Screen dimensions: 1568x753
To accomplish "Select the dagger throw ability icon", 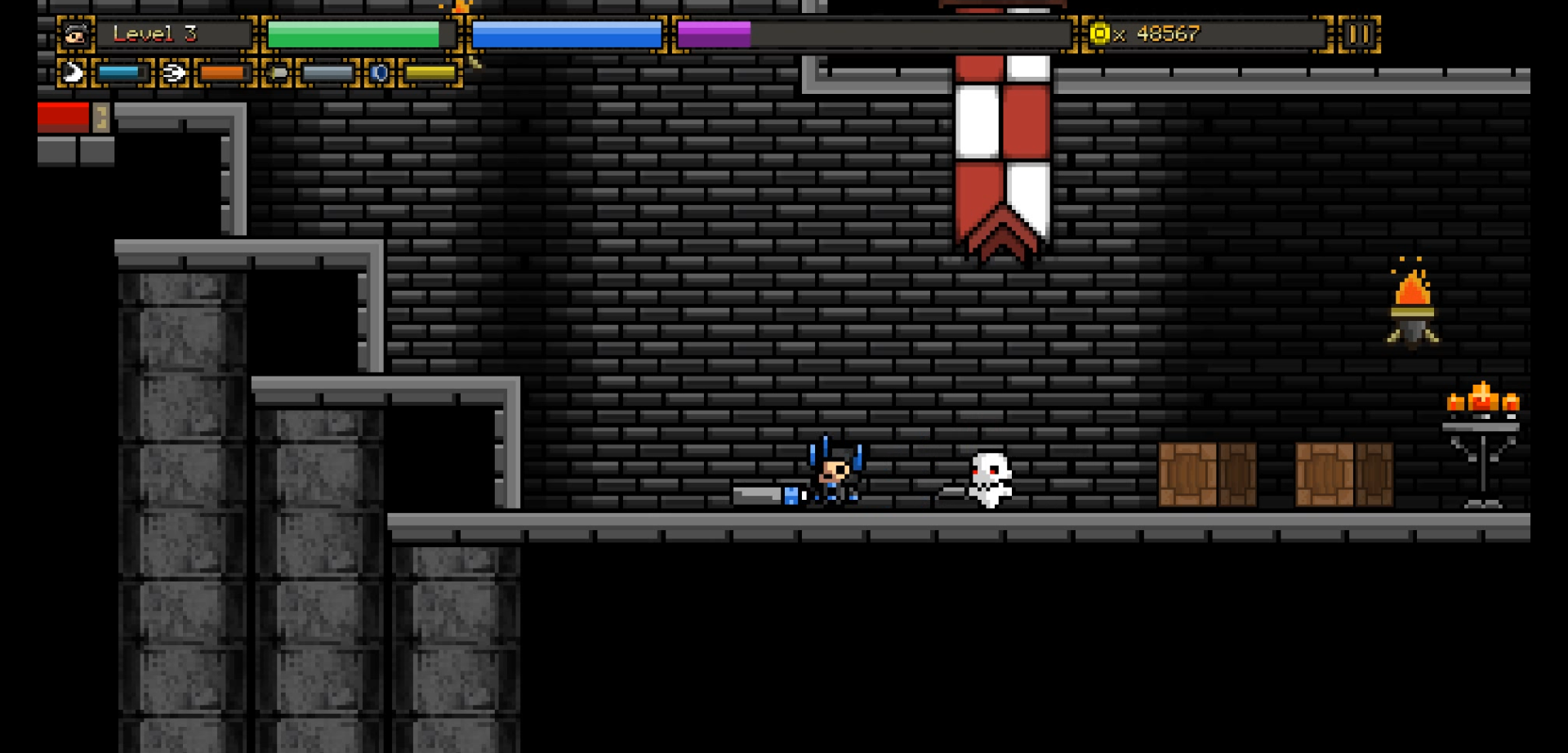I will pyautogui.click(x=278, y=74).
